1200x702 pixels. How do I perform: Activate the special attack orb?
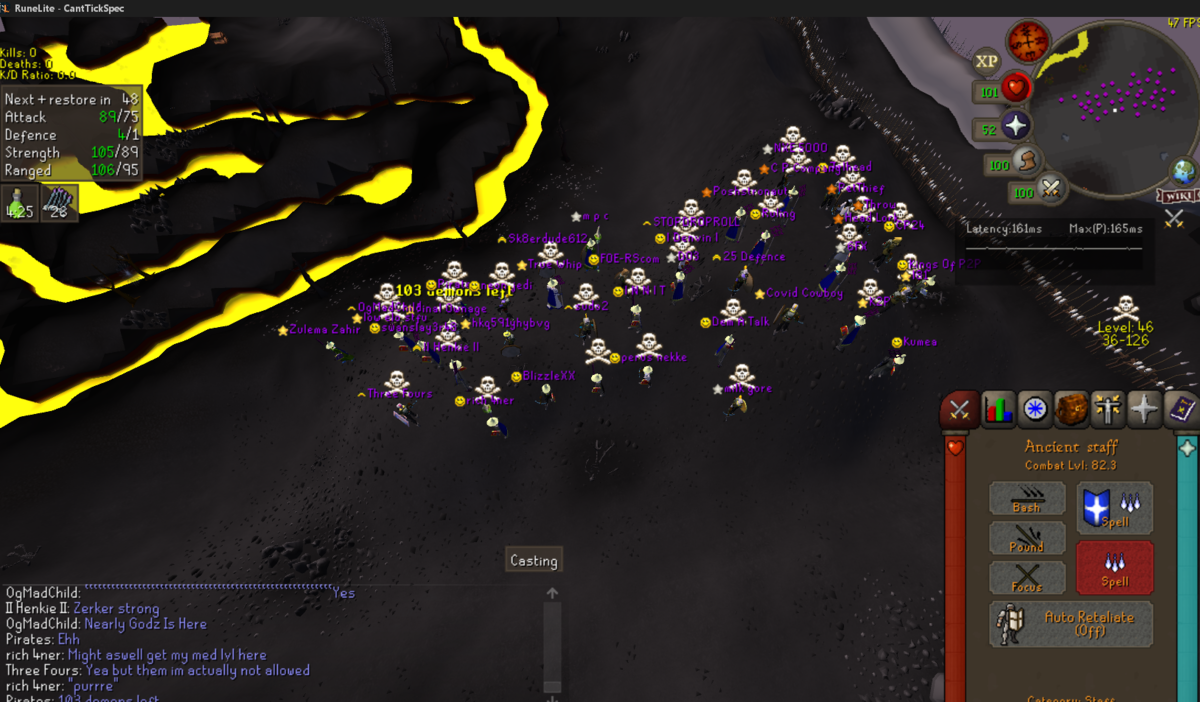tap(1051, 187)
